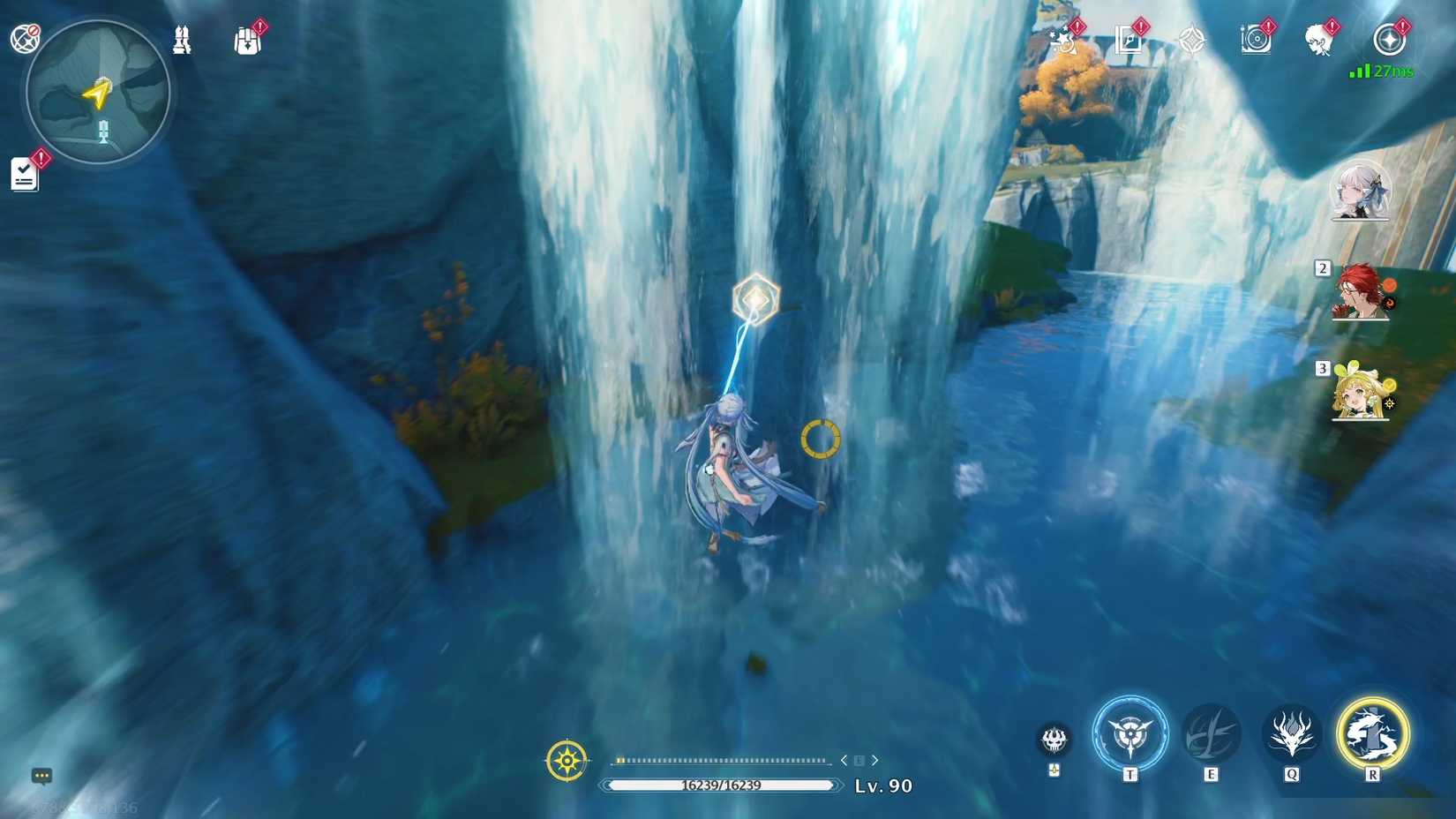Use the E Resonance Skill icon
Screen dimensions: 1456x819
tap(1211, 733)
